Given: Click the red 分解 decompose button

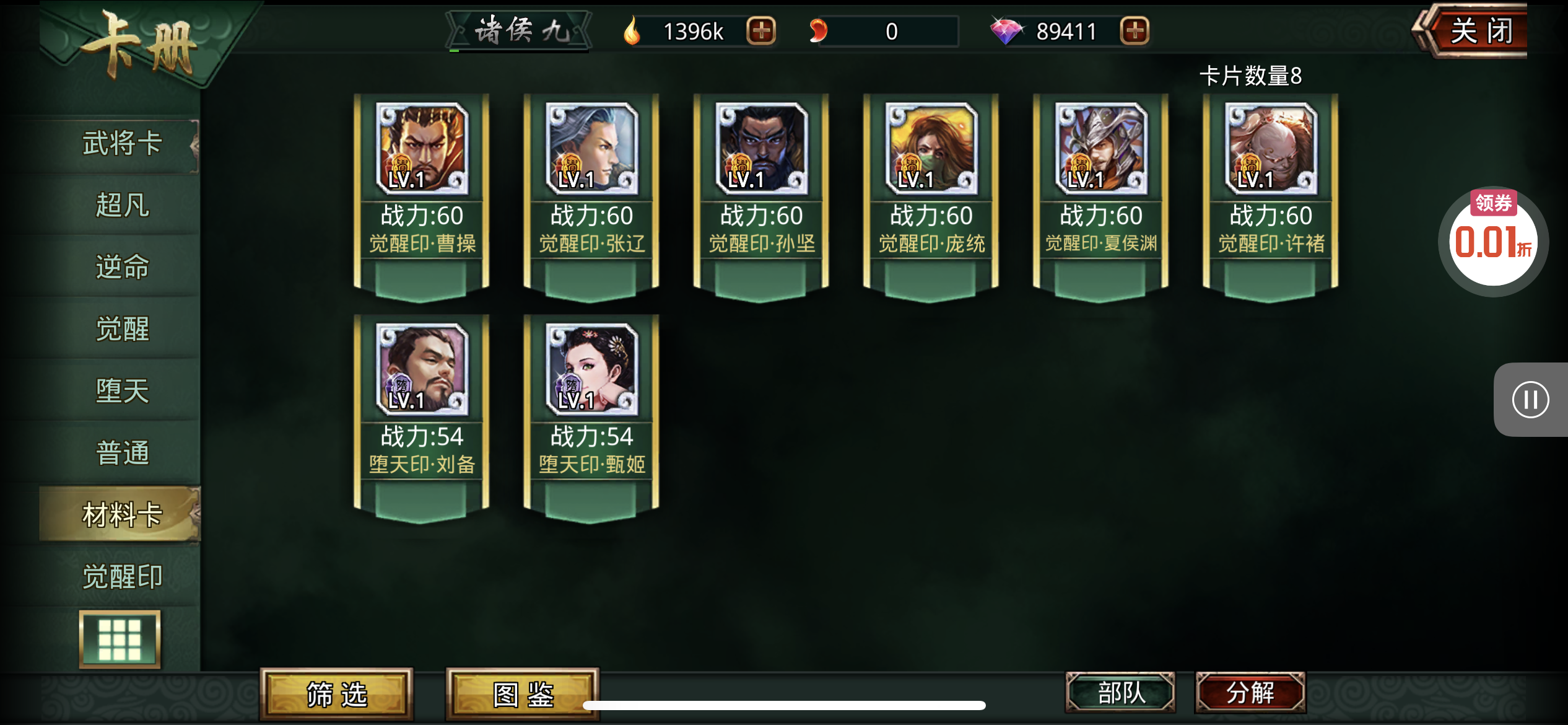Looking at the screenshot, I should [x=1250, y=692].
